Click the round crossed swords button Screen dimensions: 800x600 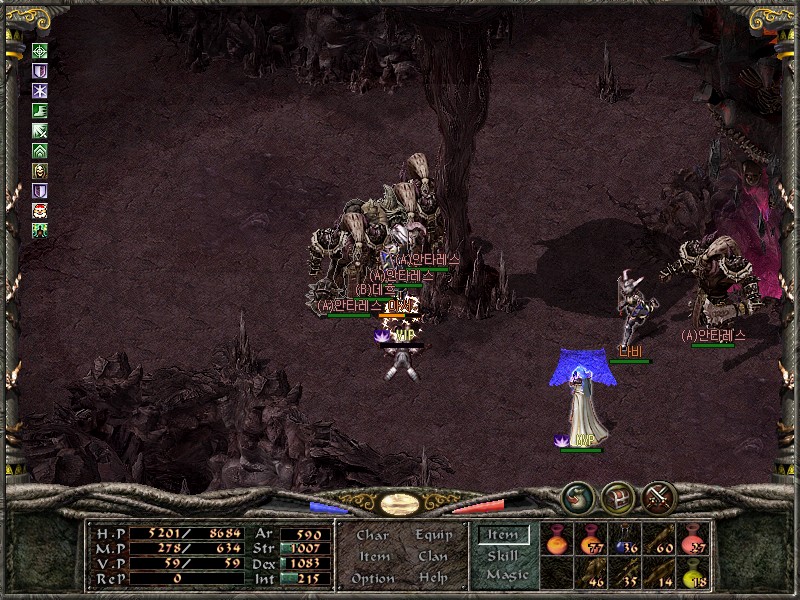(659, 496)
